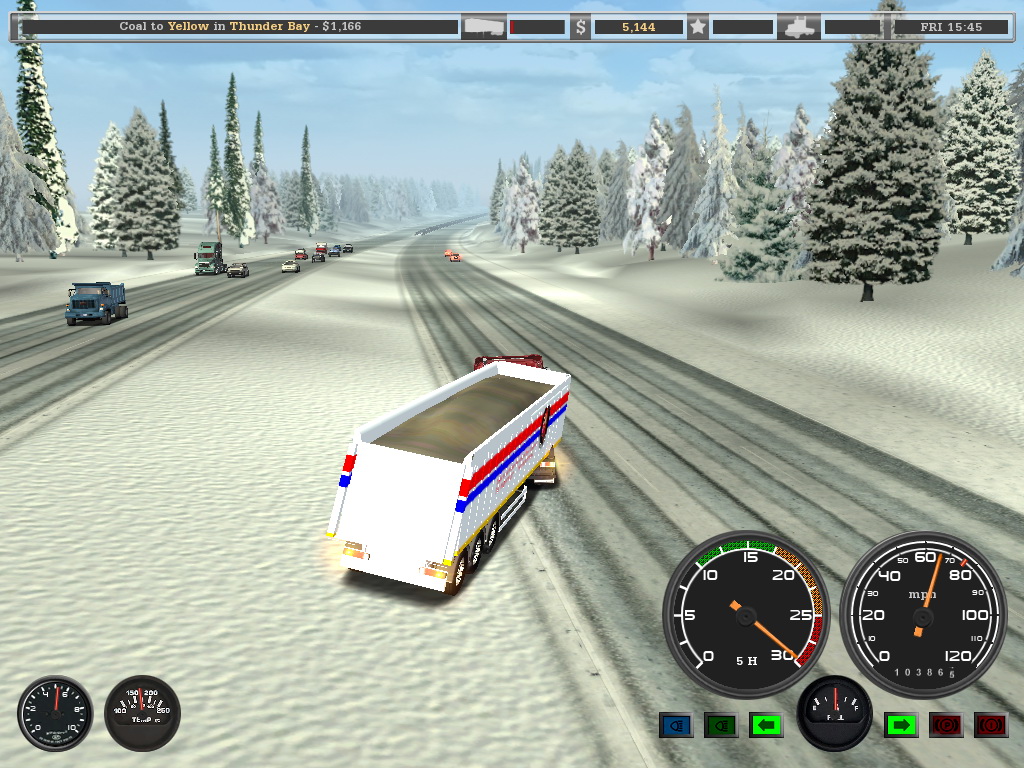The width and height of the screenshot is (1024, 768).
Task: Select the star rating icon
Action: pos(697,27)
